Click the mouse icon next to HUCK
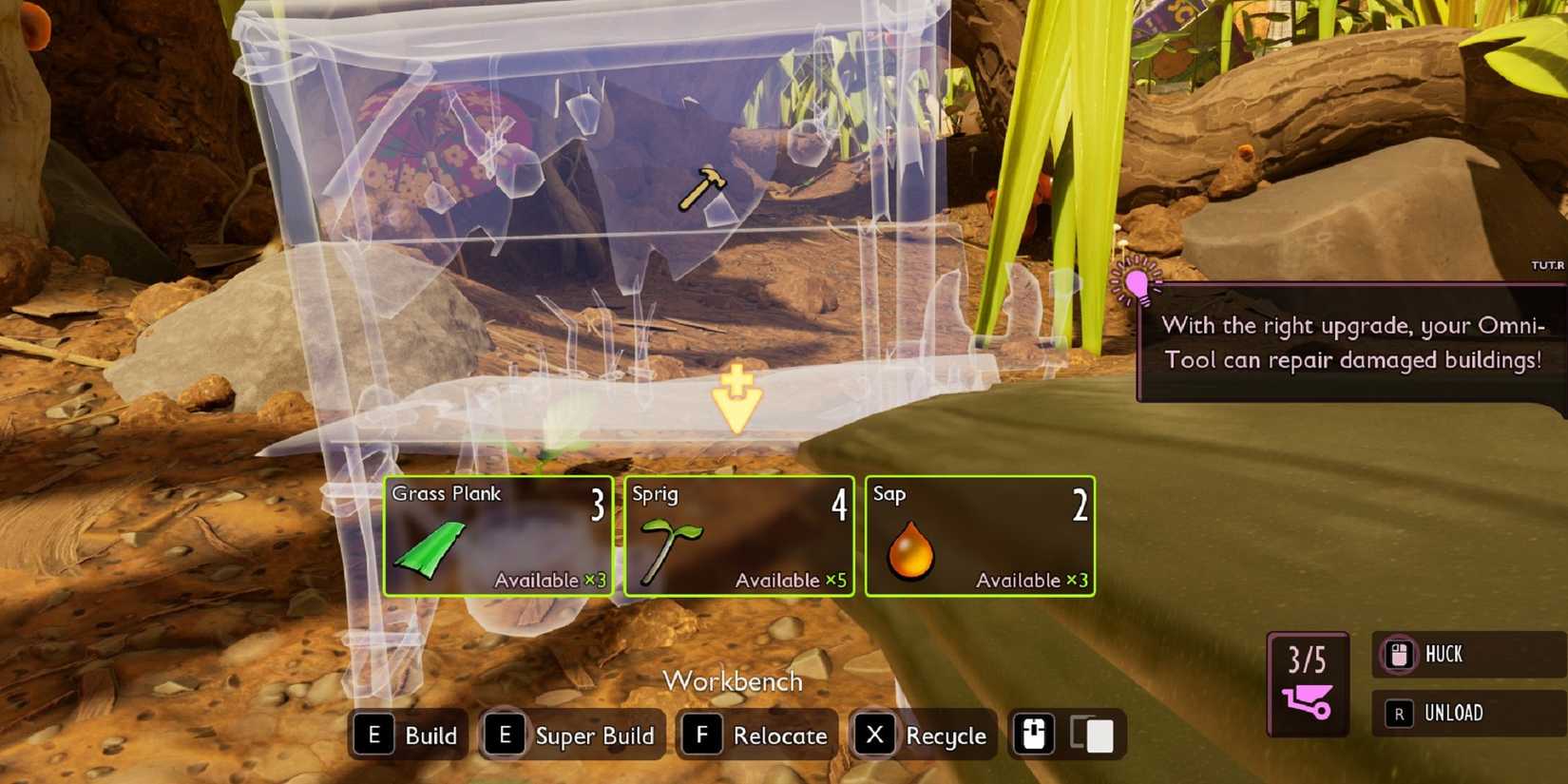 pos(1399,655)
